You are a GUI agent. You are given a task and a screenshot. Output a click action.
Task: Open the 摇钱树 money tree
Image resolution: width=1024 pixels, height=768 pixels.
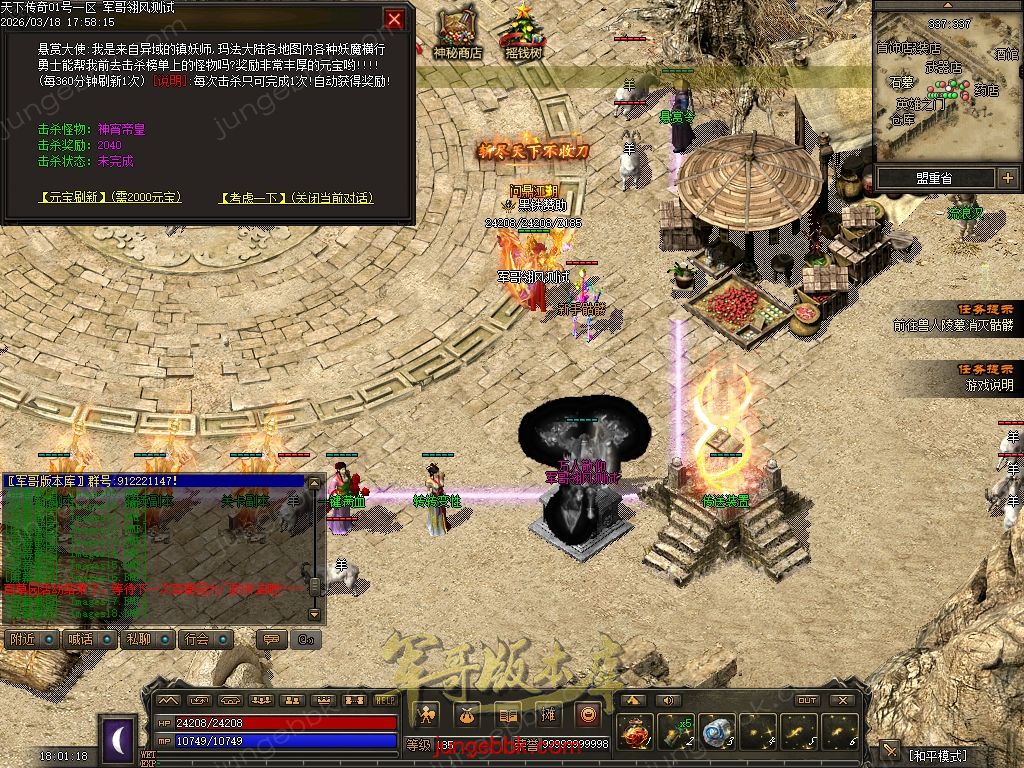point(523,35)
